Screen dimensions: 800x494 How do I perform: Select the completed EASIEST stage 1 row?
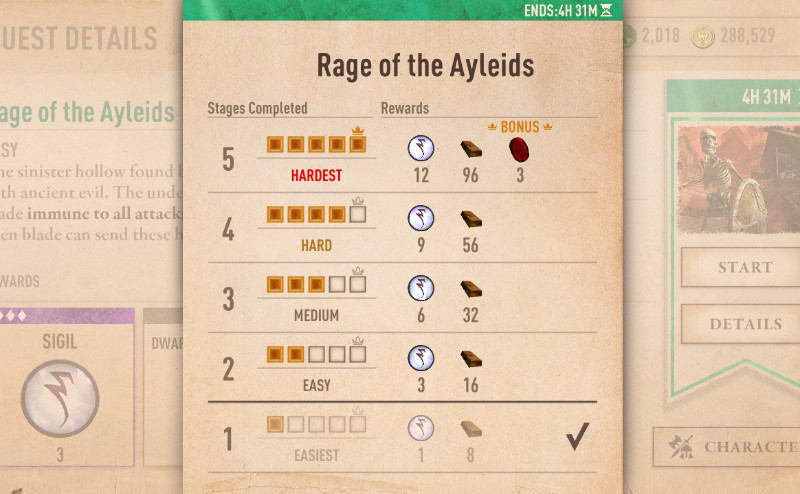click(401, 438)
